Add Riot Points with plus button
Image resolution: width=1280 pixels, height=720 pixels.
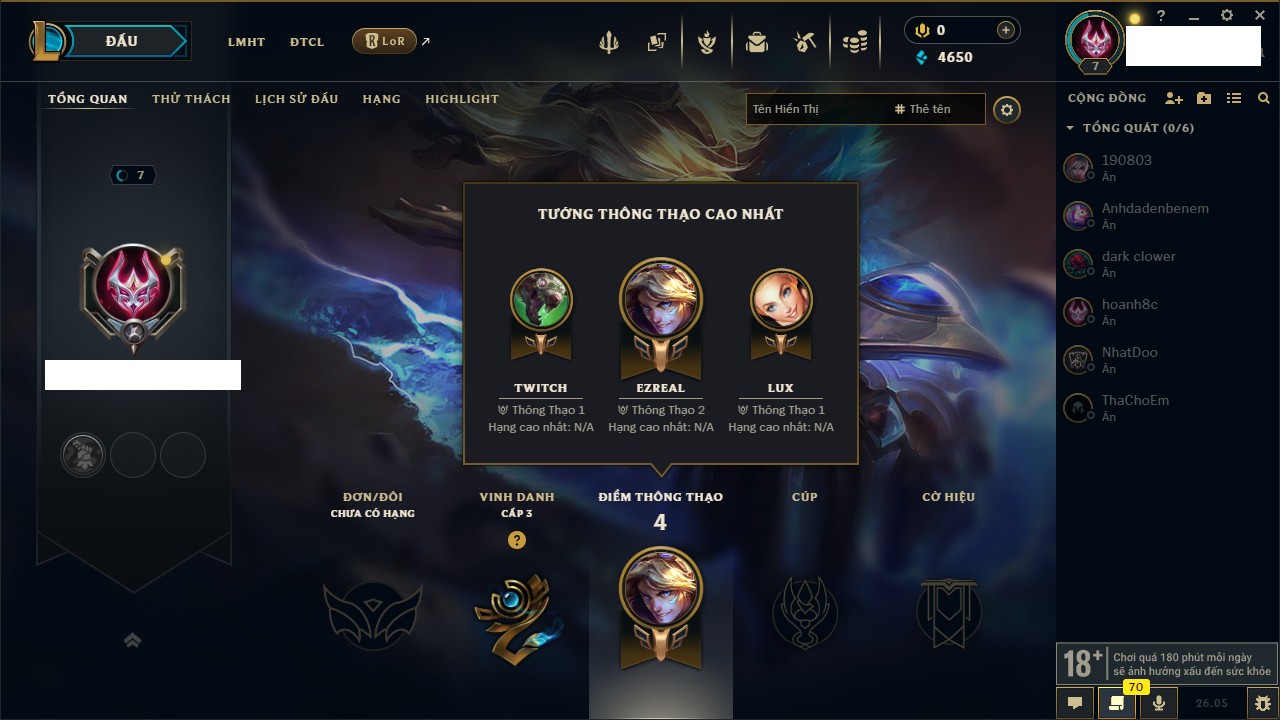click(x=1005, y=31)
